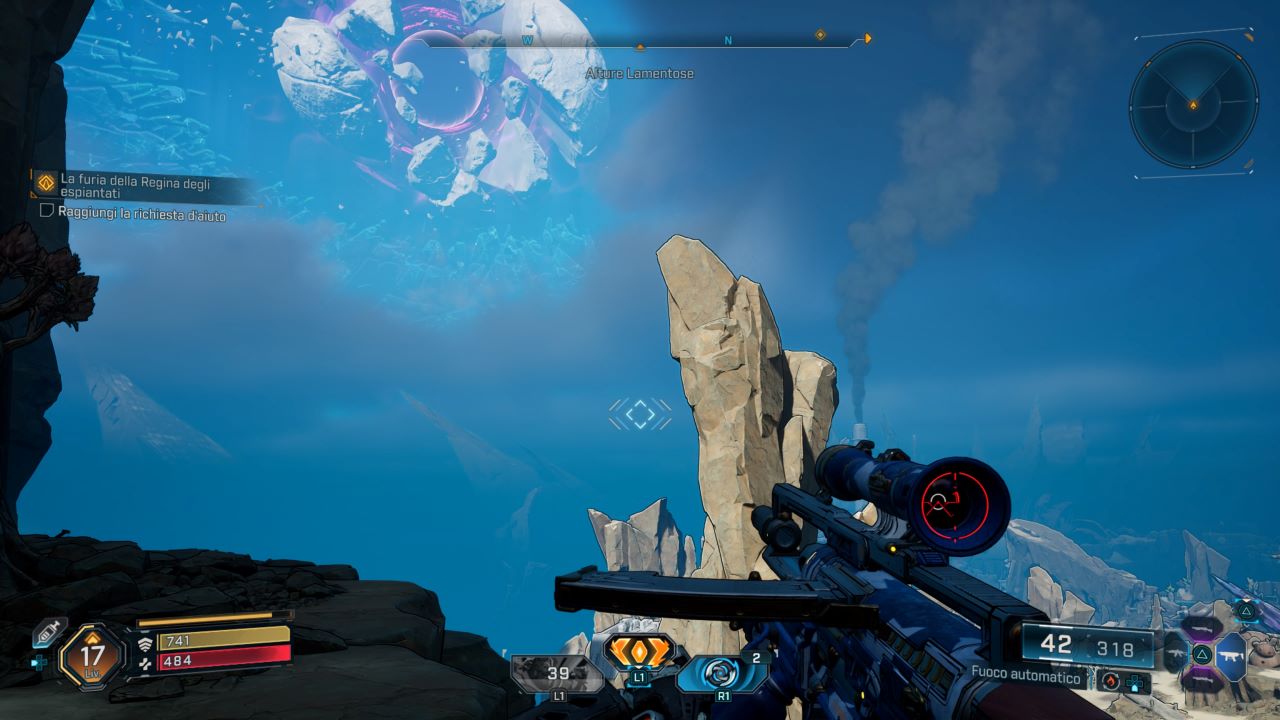The image size is (1280, 720).
Task: Open the circular minimap radar
Action: tap(1193, 103)
